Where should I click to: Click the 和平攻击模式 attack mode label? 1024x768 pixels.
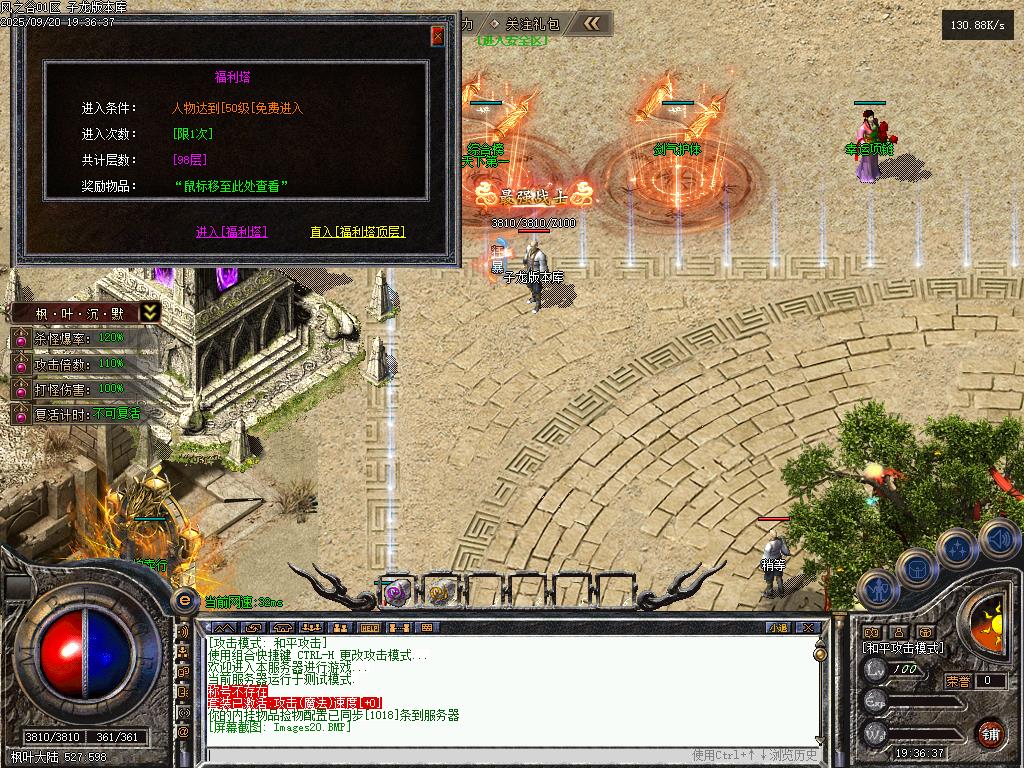[x=903, y=648]
